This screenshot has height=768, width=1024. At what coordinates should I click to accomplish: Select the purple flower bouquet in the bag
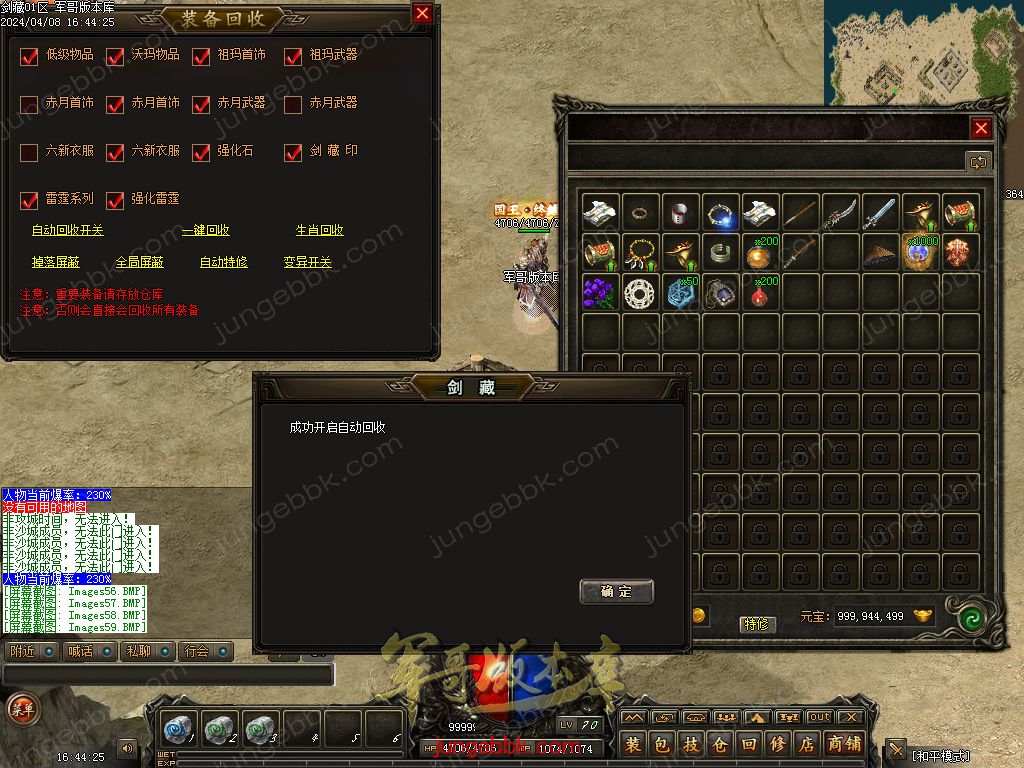point(600,292)
